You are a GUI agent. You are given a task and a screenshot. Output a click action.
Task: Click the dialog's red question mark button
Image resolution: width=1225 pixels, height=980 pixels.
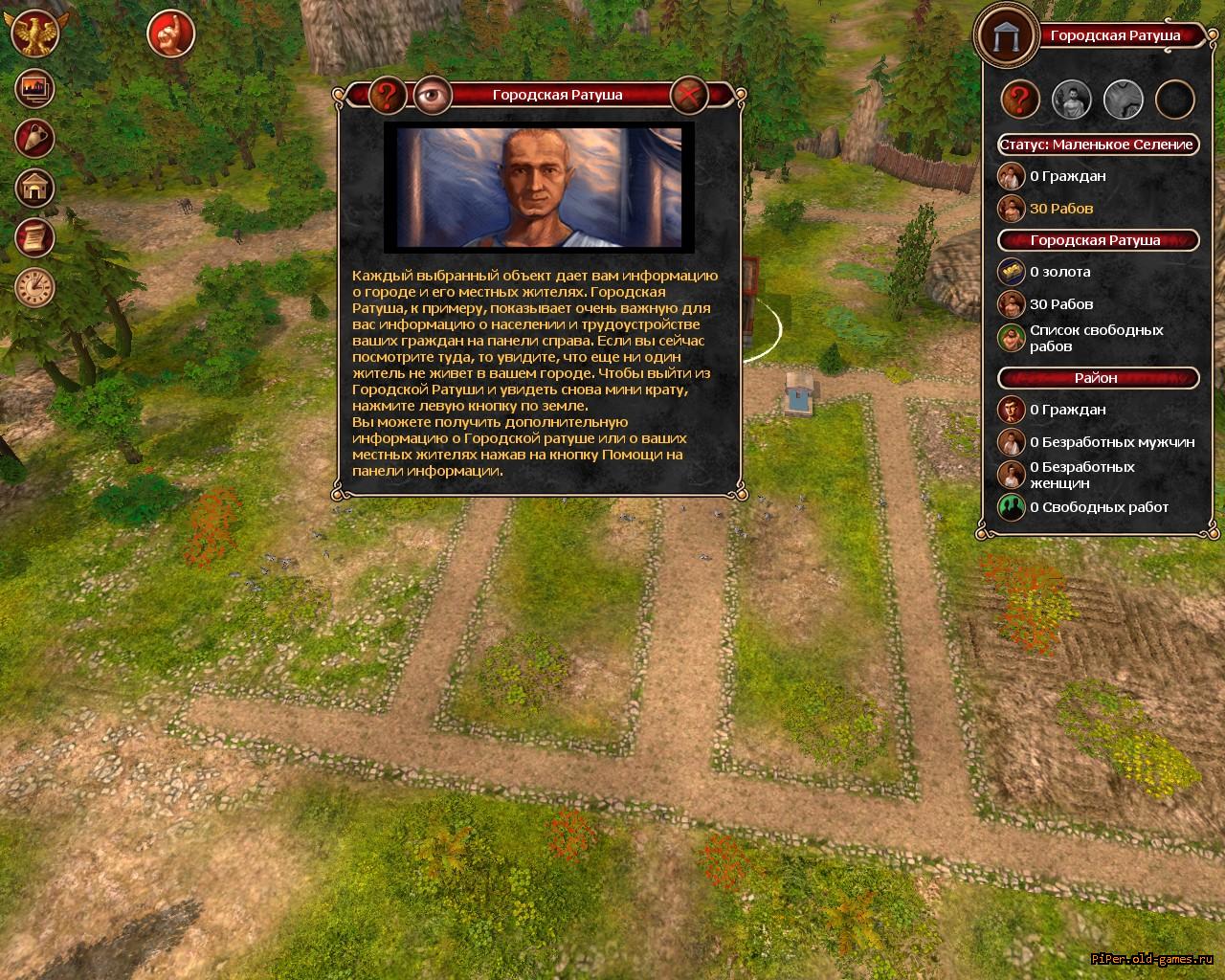[x=388, y=95]
